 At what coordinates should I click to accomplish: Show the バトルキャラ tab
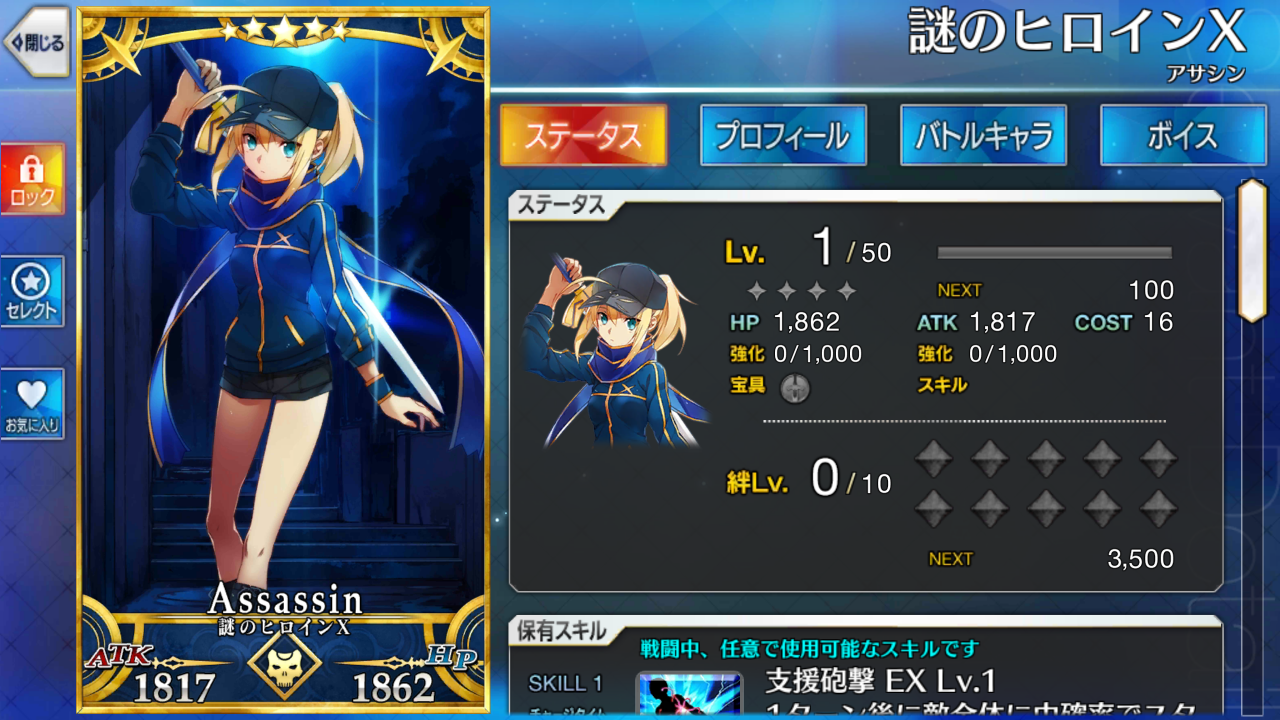click(983, 136)
